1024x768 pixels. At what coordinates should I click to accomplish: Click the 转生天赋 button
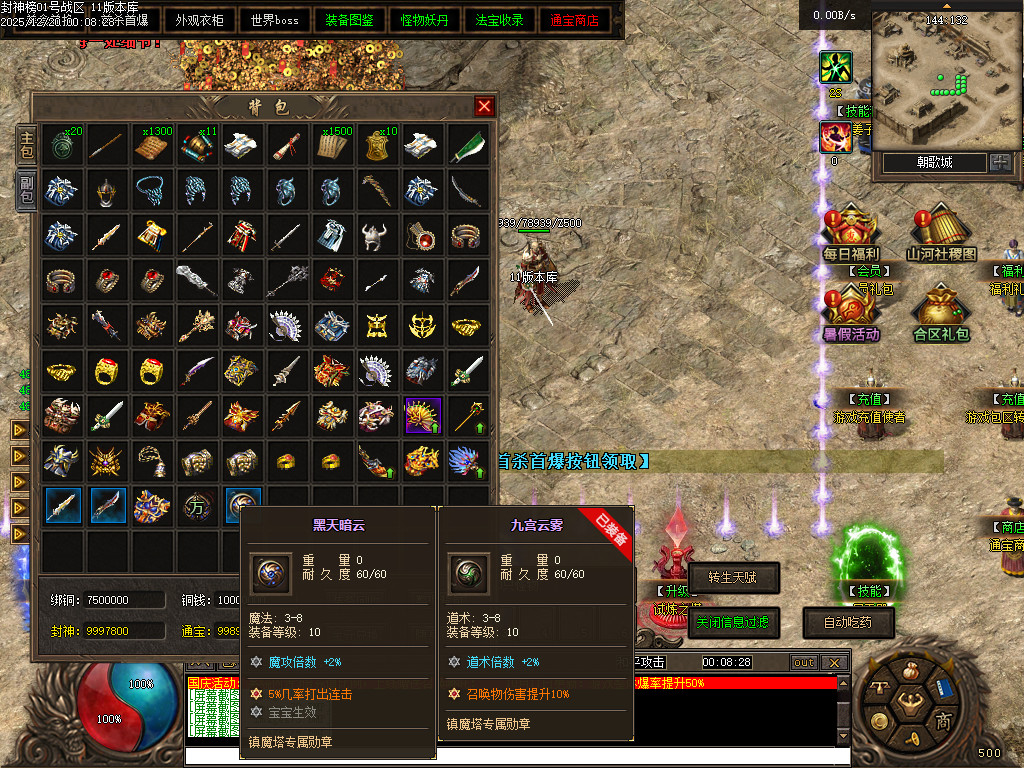click(733, 577)
